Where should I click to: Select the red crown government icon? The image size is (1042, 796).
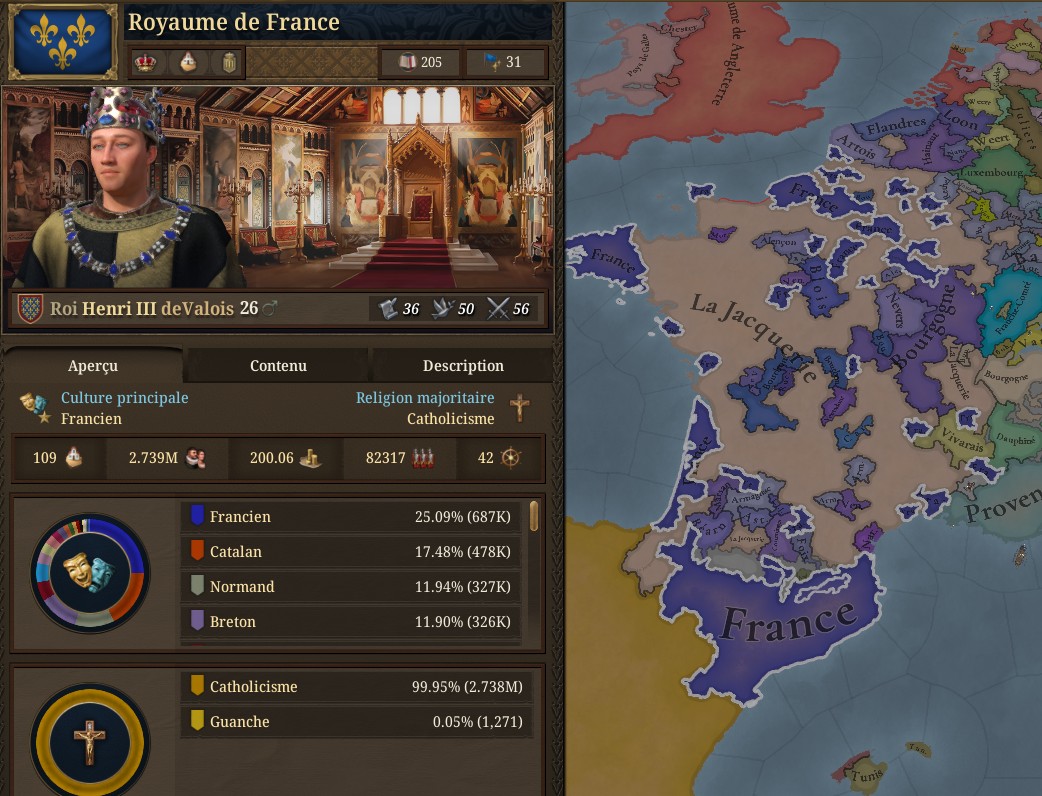click(x=146, y=63)
